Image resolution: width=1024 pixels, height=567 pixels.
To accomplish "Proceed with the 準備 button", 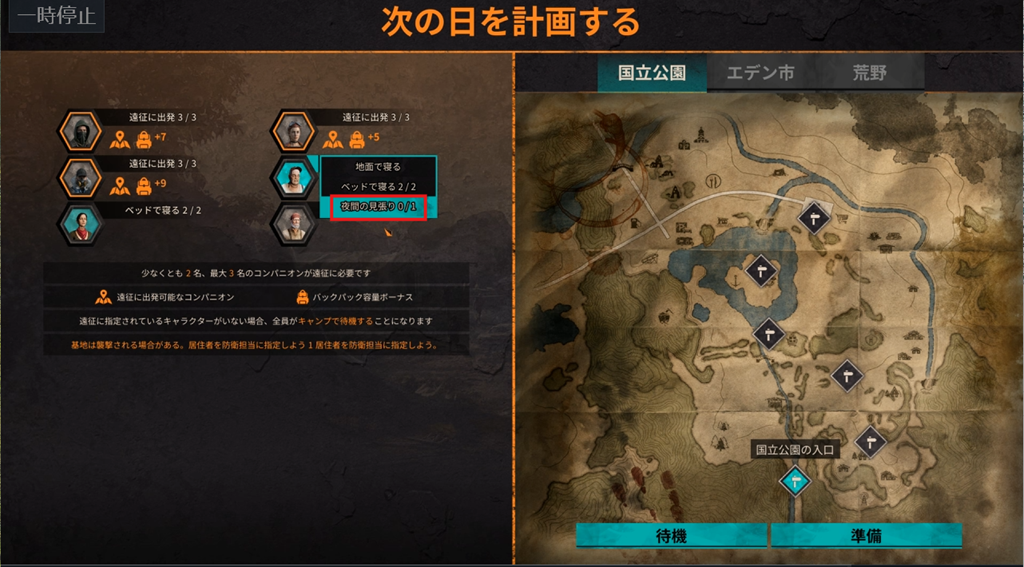I will [866, 536].
